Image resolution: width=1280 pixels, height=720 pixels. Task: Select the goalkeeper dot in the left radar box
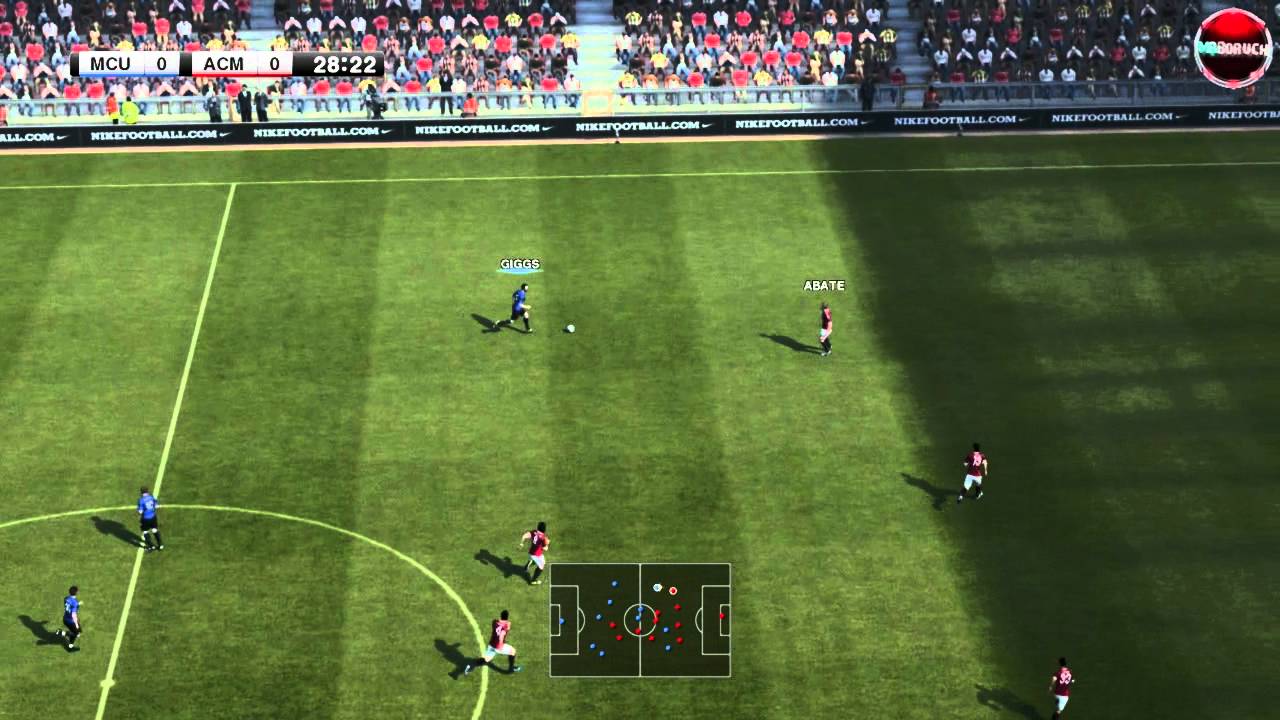coord(562,622)
